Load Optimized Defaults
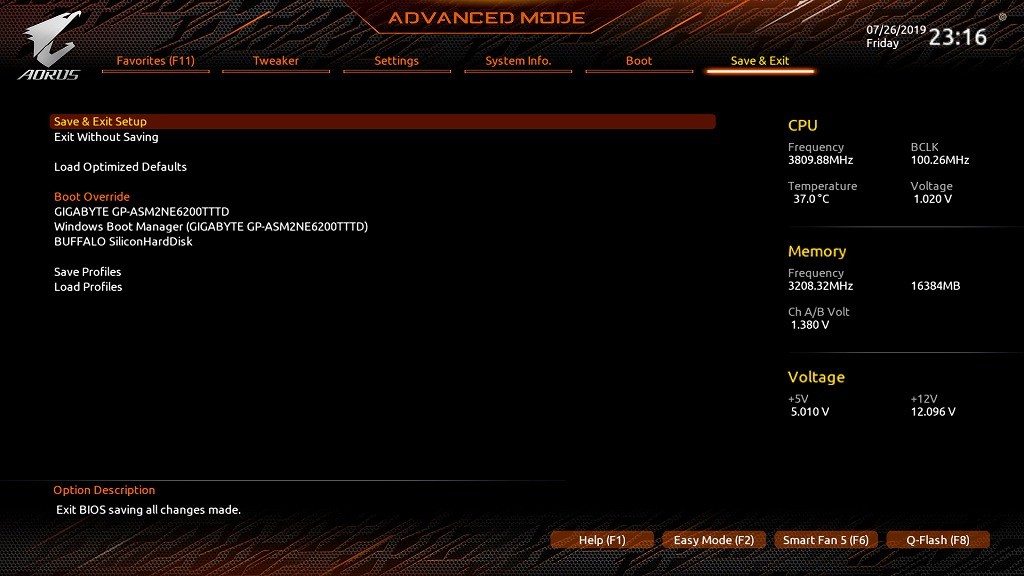 (x=120, y=167)
